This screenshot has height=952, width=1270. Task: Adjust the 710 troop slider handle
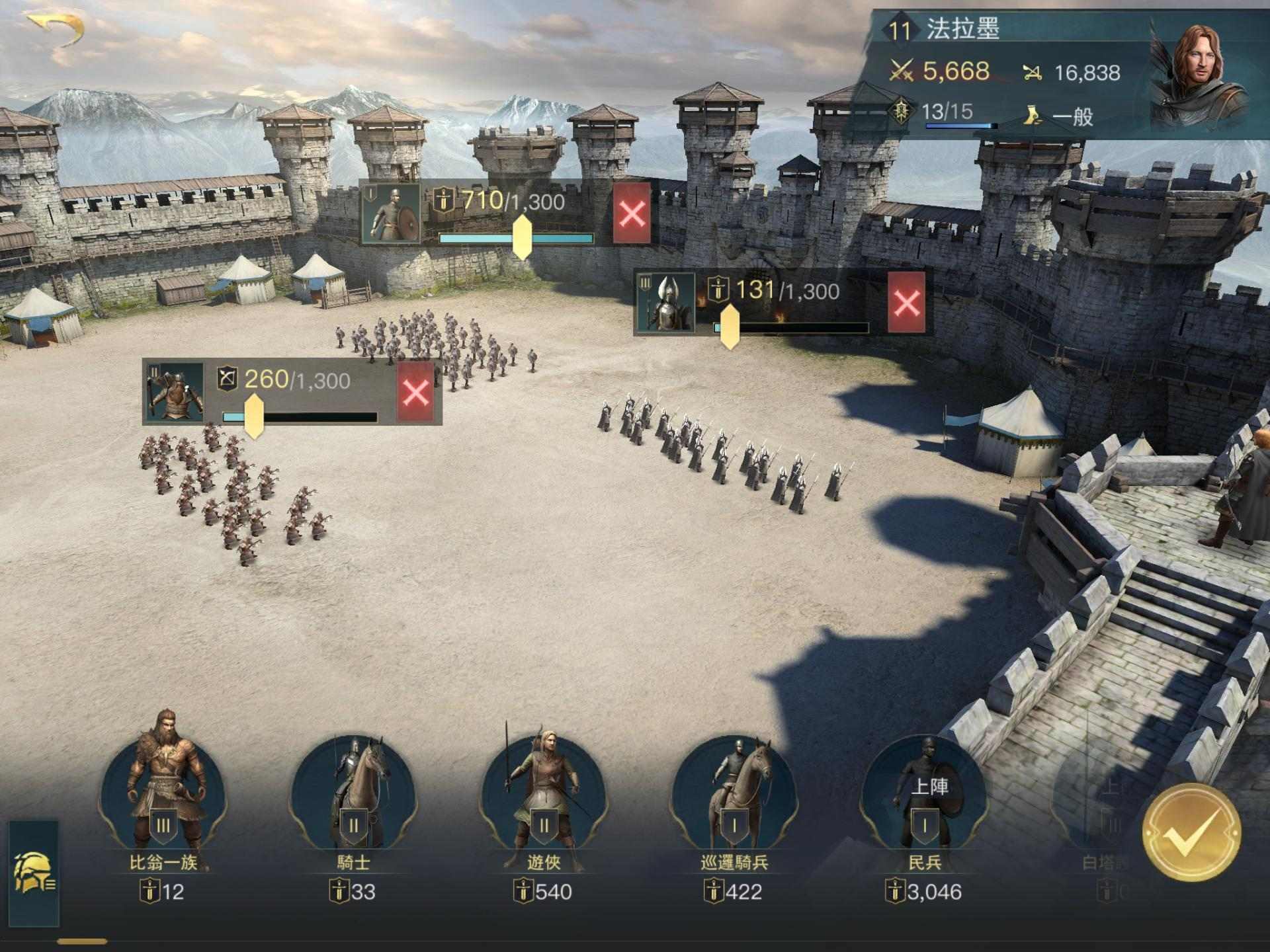click(522, 237)
